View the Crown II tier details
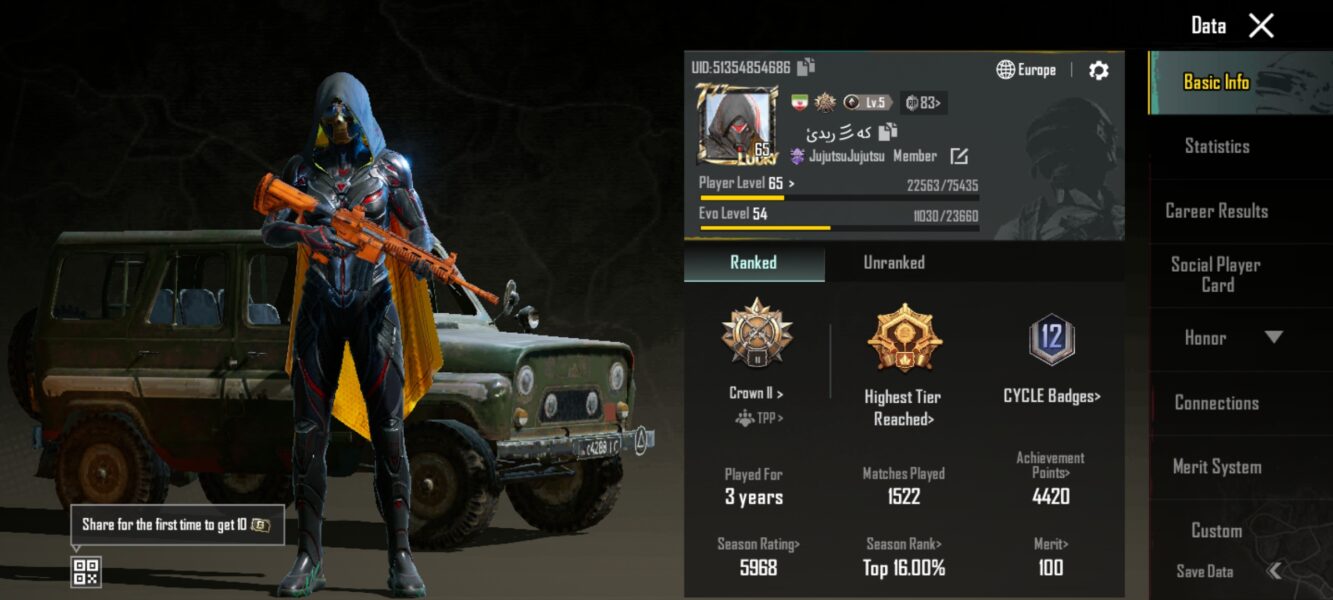The width and height of the screenshot is (1333, 600). point(756,394)
